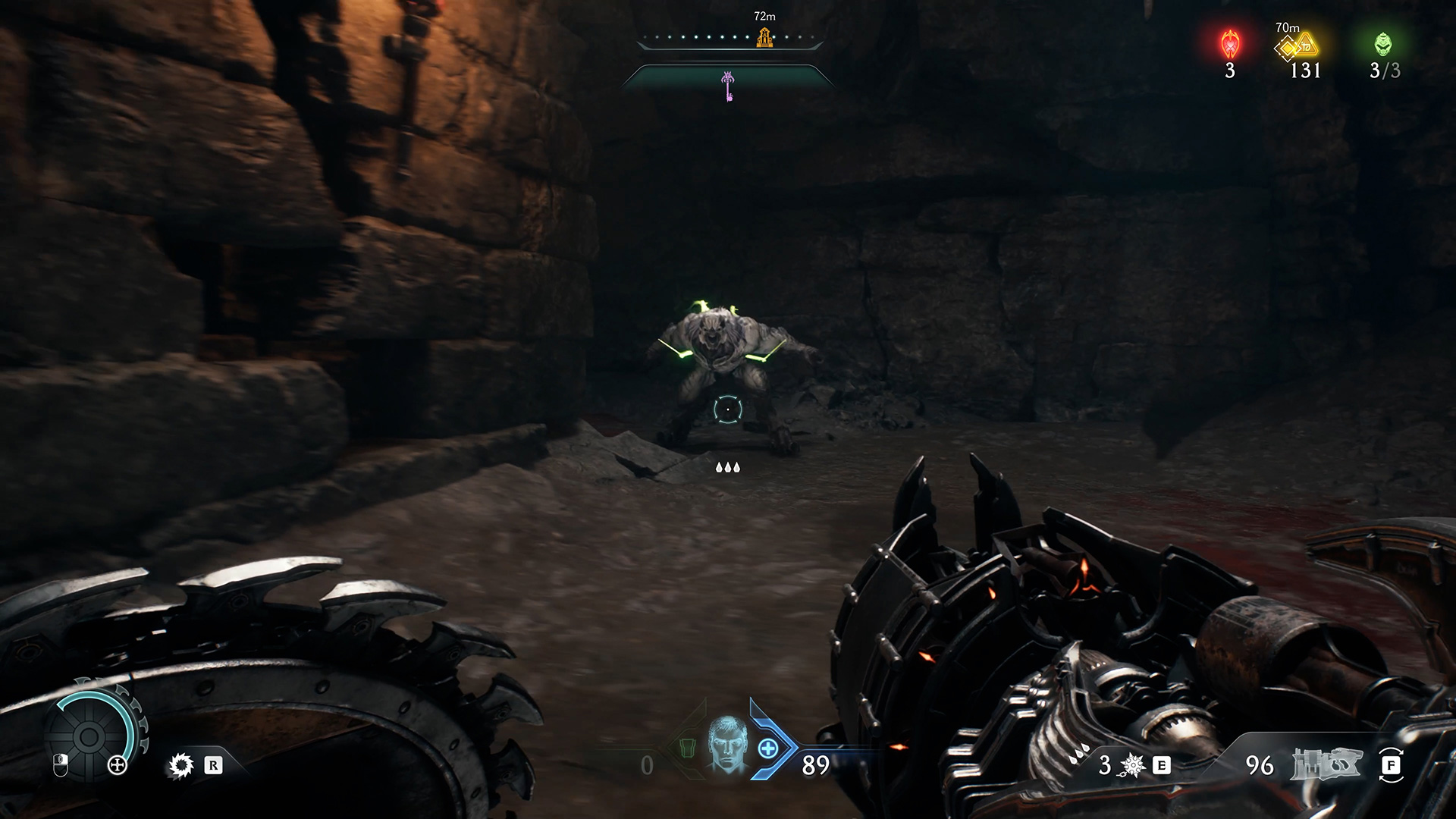This screenshot has width=1456, height=819.
Task: Select the equipped weapon silhouette icon
Action: (x=1326, y=765)
